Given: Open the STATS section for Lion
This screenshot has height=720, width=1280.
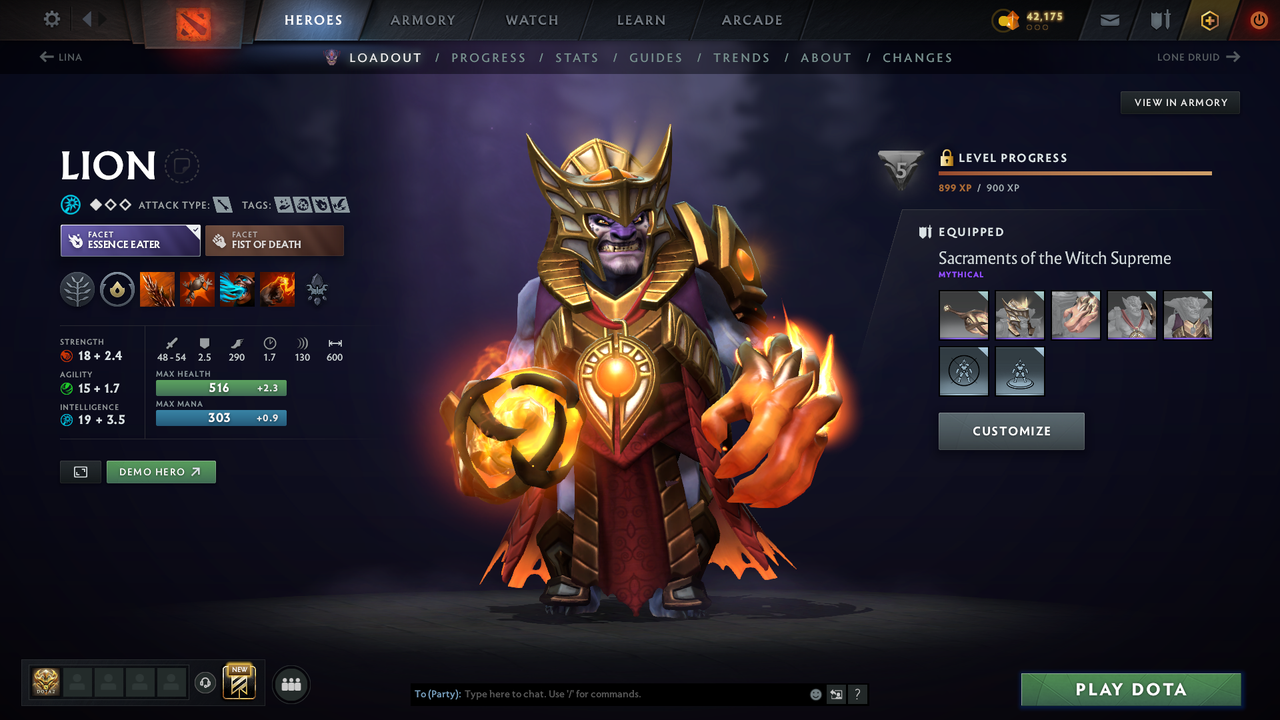Looking at the screenshot, I should (577, 57).
